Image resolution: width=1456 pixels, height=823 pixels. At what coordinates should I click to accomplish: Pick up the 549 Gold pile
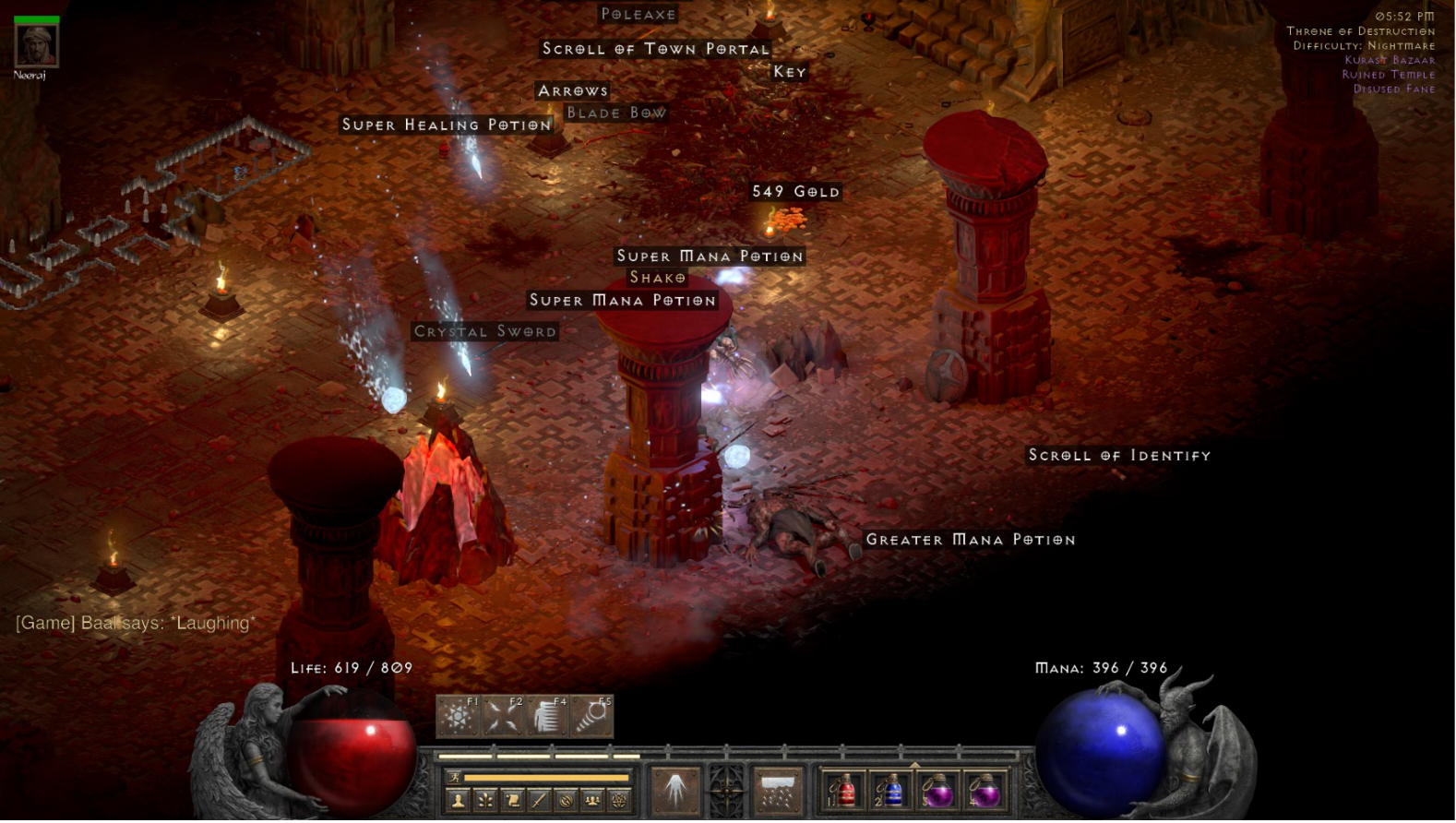[794, 192]
